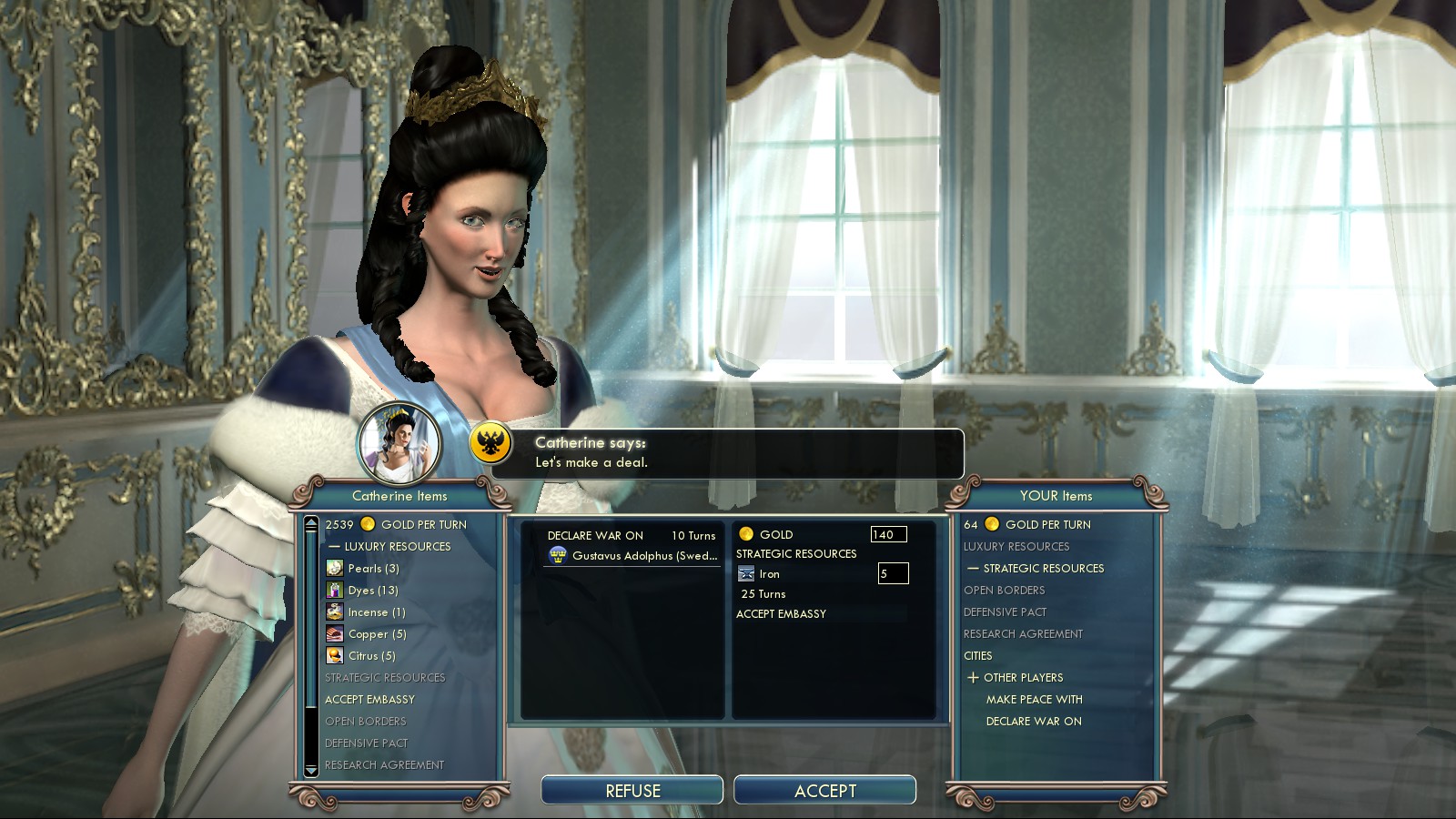Accept the proposed trade deal
This screenshot has width=1456, height=819.
[824, 790]
